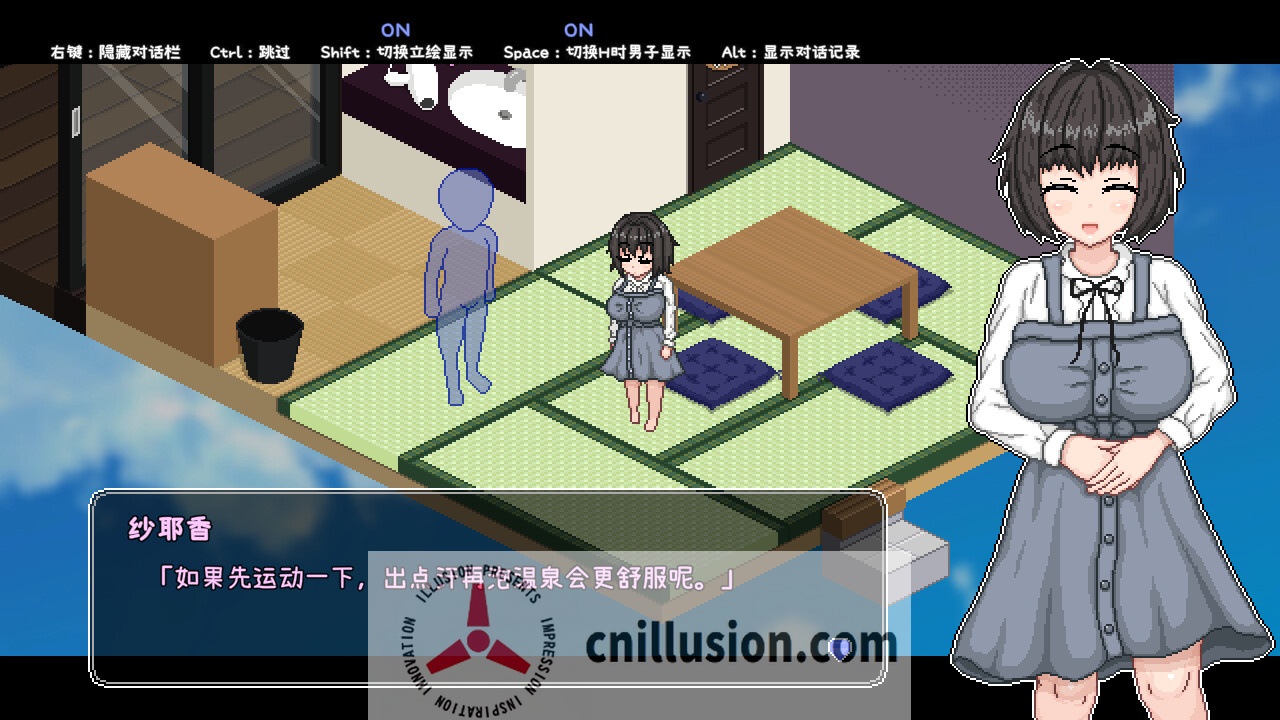
Task: Click the black trash bin in the room
Action: pos(268,345)
